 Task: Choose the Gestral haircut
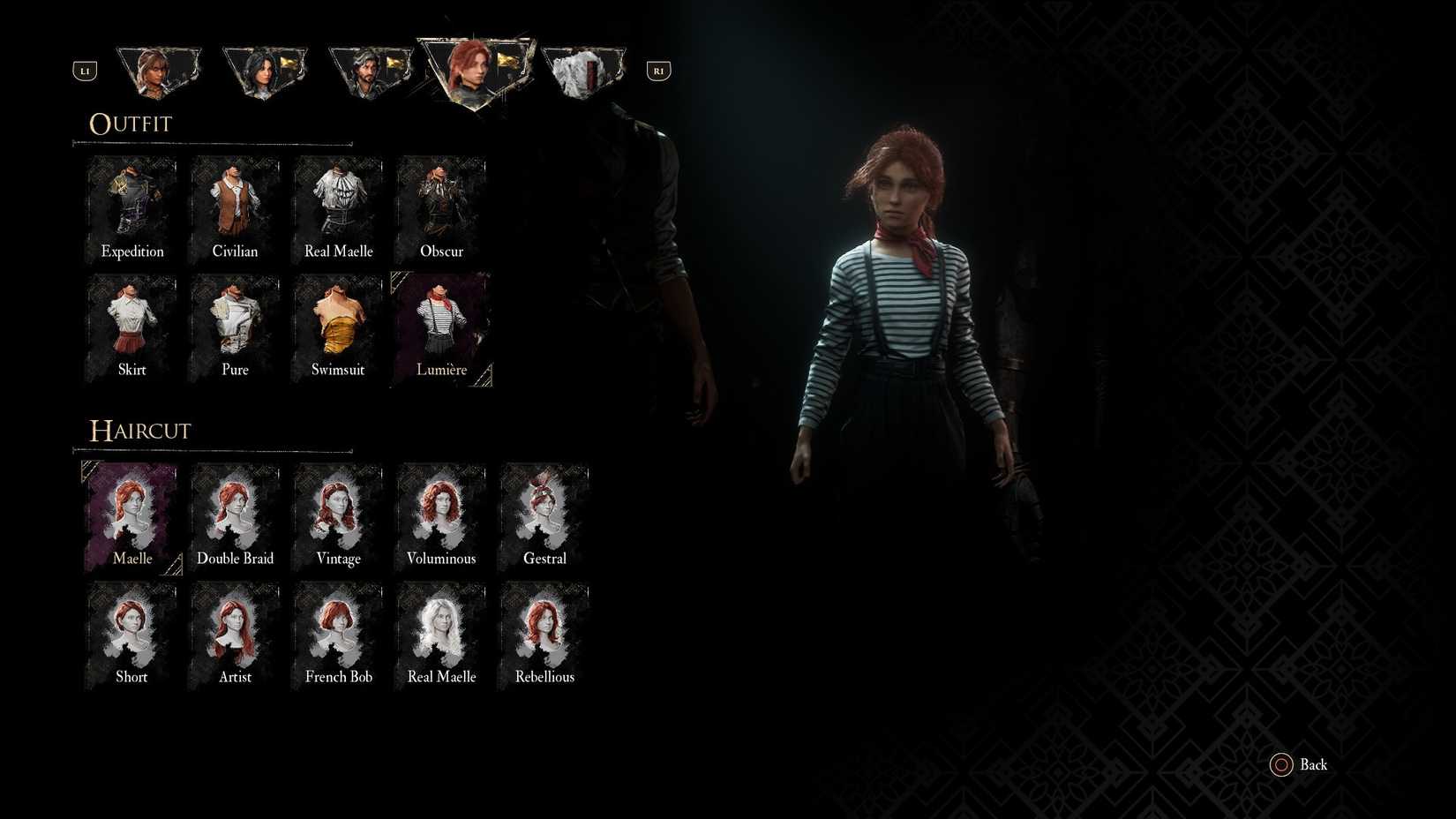click(x=544, y=516)
